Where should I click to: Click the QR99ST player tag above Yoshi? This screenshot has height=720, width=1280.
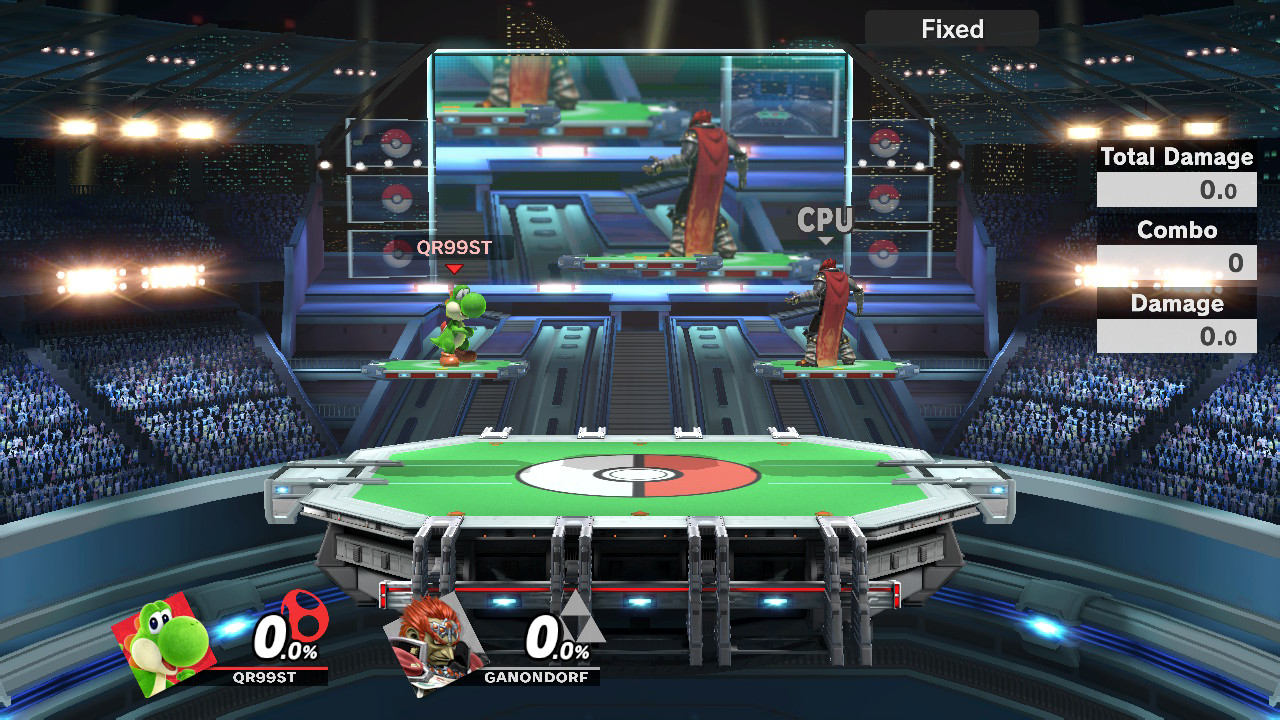[x=454, y=247]
